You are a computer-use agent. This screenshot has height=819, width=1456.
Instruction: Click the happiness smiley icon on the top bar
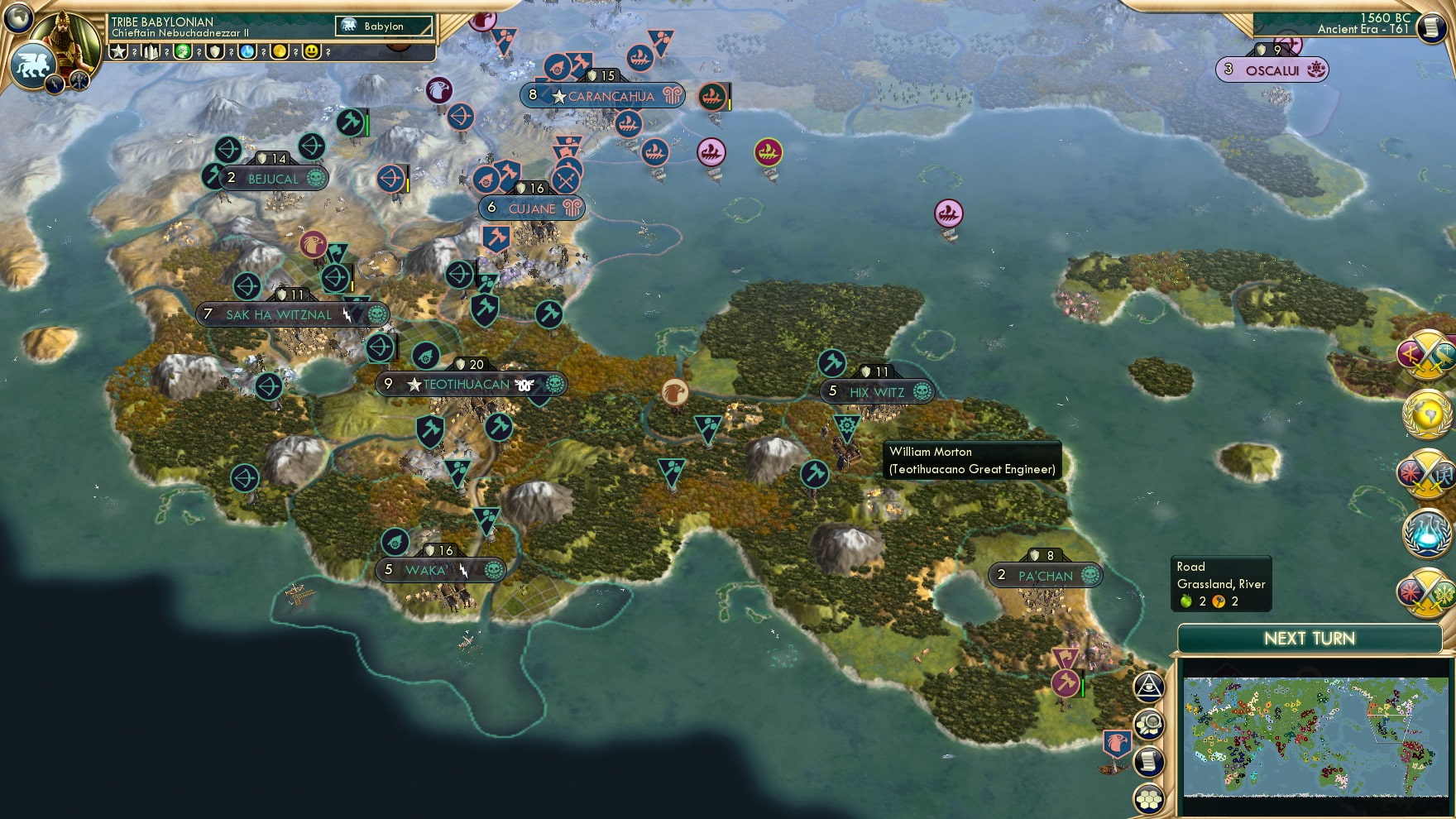(x=311, y=51)
